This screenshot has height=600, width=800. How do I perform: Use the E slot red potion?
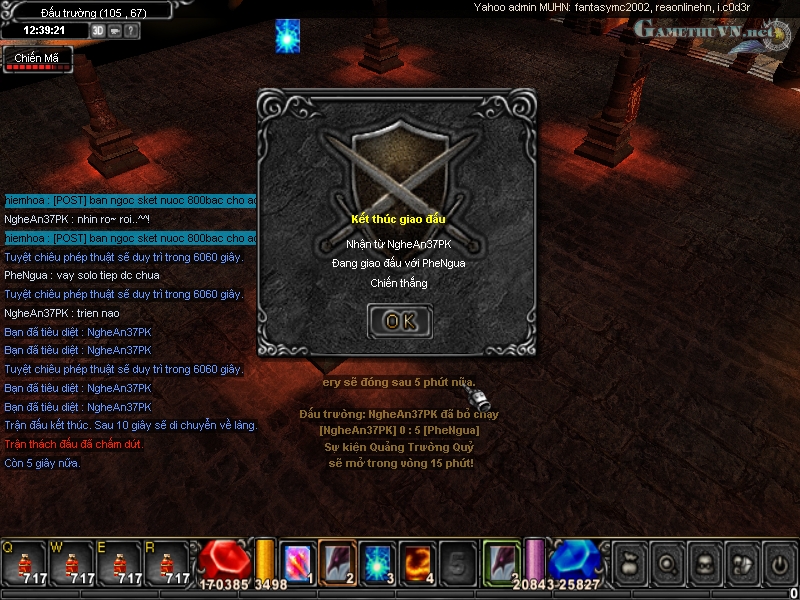119,564
